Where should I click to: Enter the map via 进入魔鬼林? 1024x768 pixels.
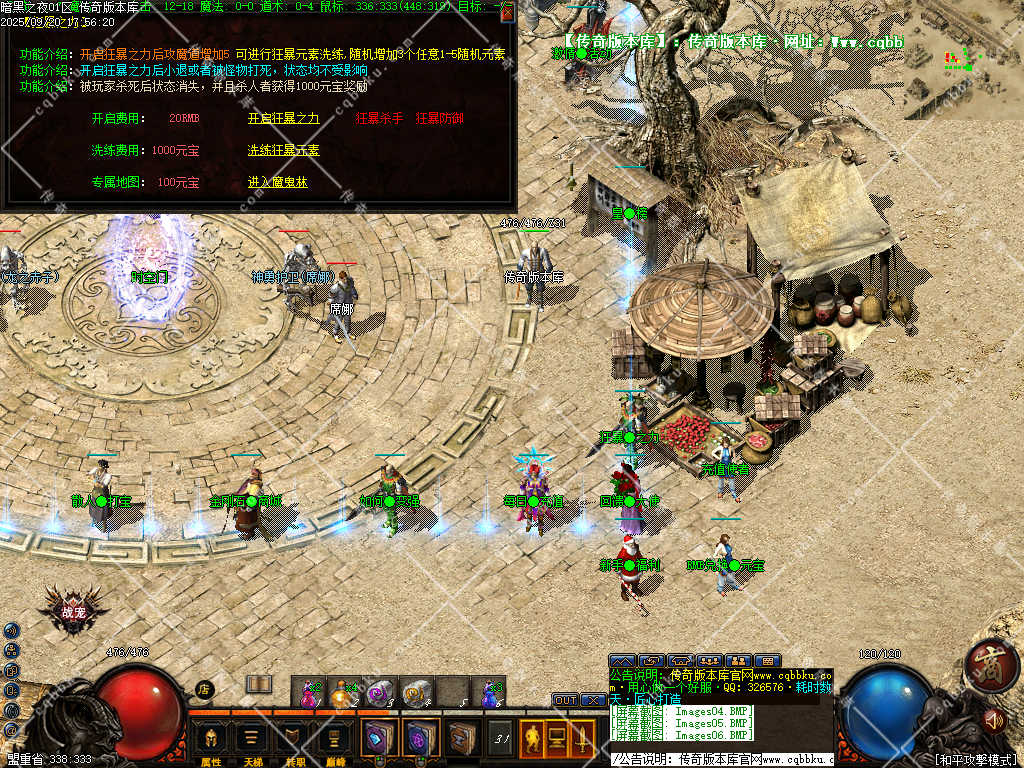coord(277,182)
